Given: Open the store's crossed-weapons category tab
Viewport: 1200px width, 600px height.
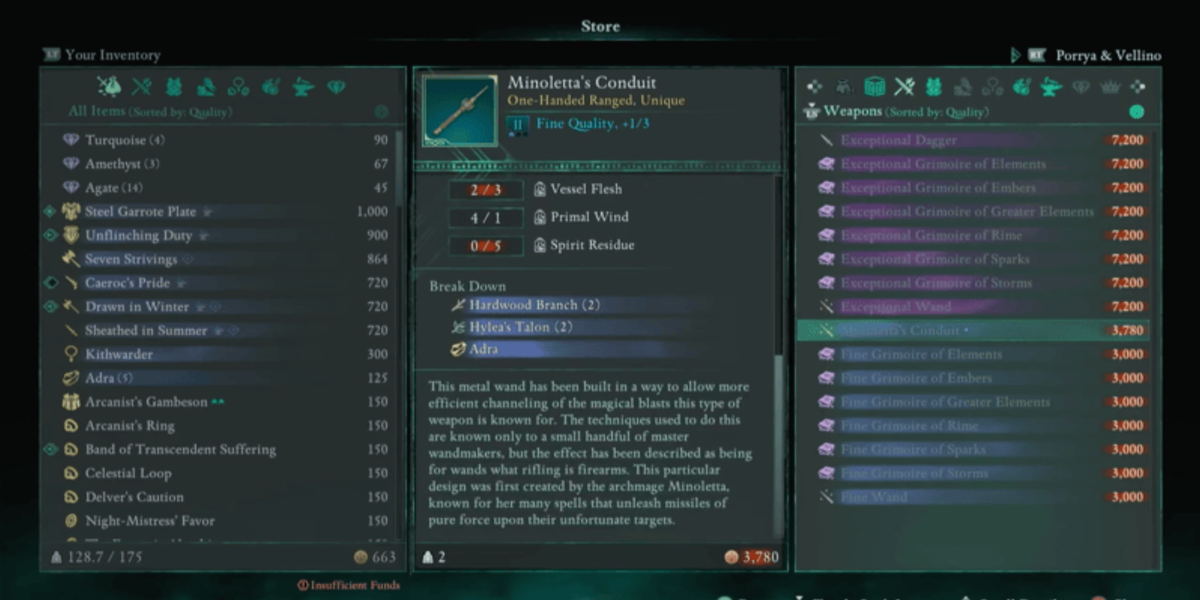Looking at the screenshot, I should 904,86.
